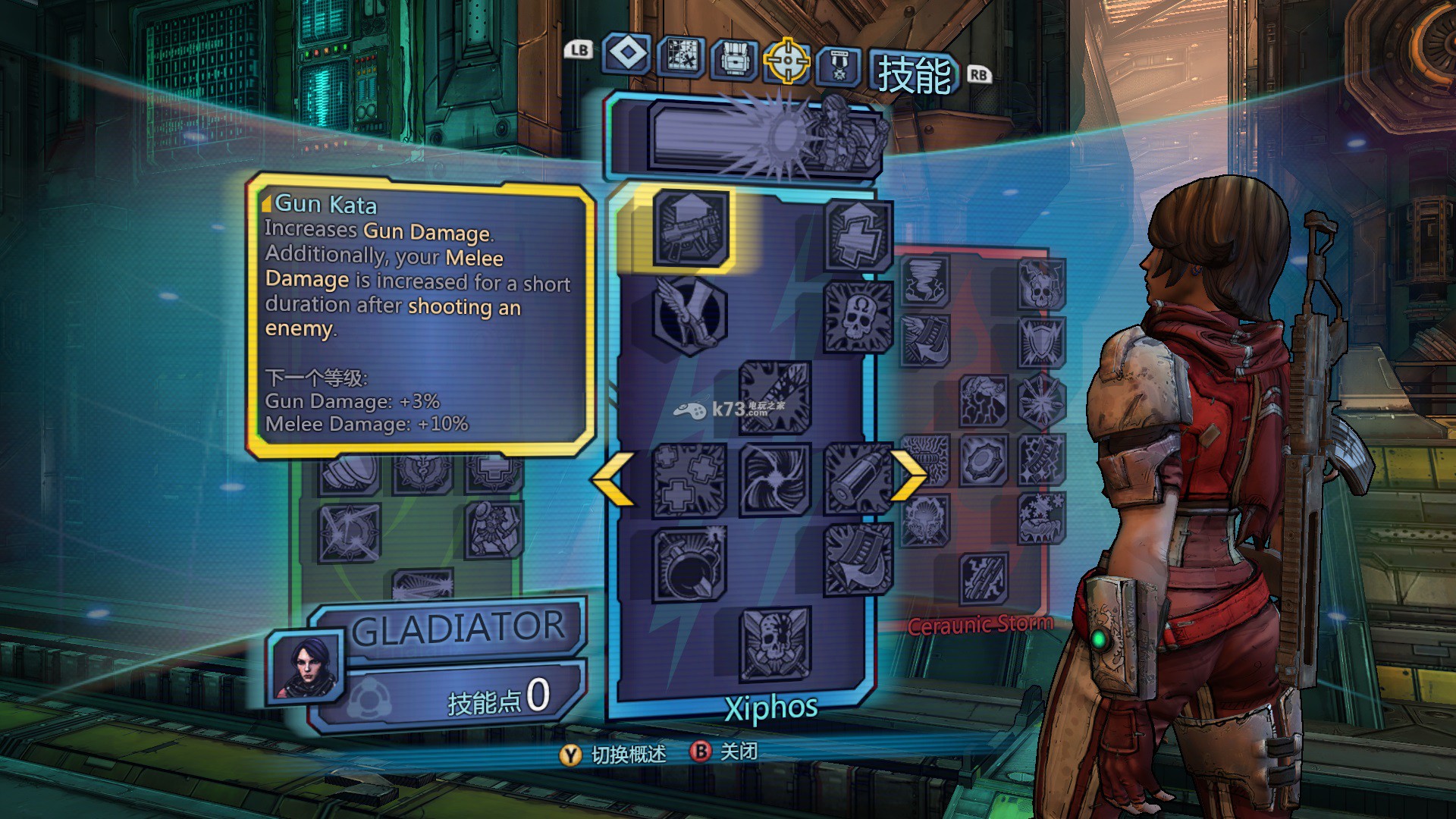
Task: Select the bomb skill icon
Action: click(x=689, y=564)
